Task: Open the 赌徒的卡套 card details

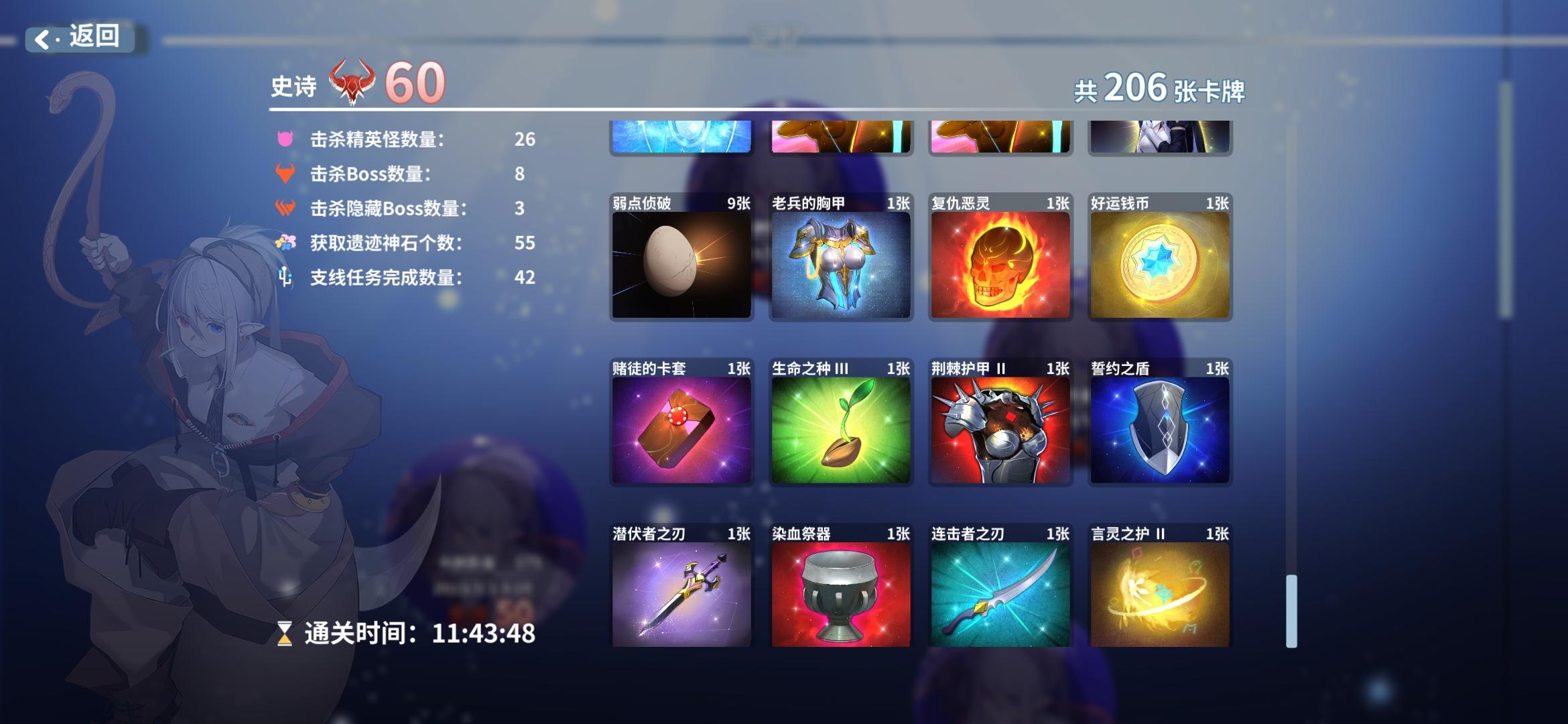Action: coord(682,426)
